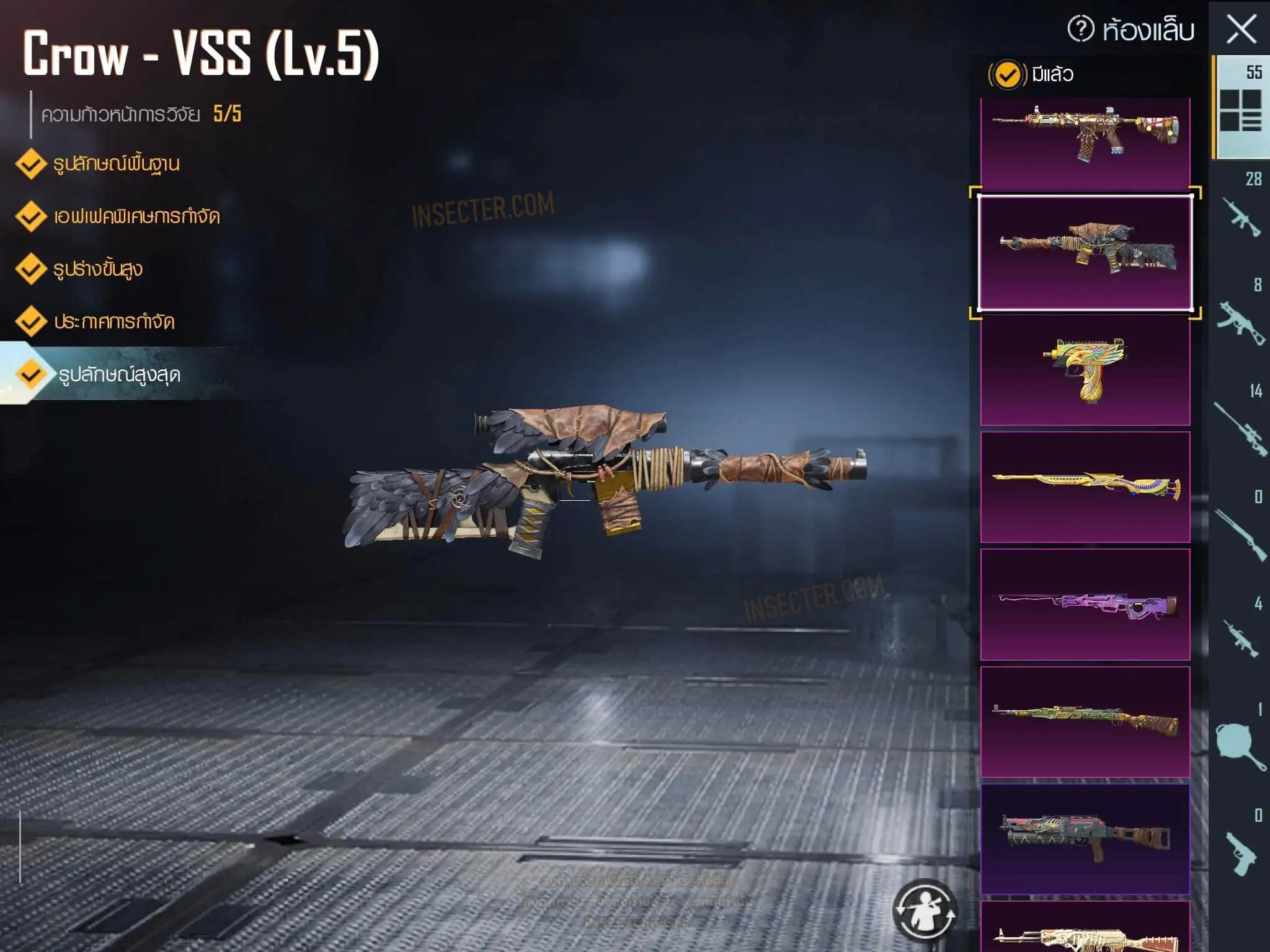Select the รูปลักษณ์พื้นฐาน upgrade level
1270x952 pixels.
coord(116,164)
